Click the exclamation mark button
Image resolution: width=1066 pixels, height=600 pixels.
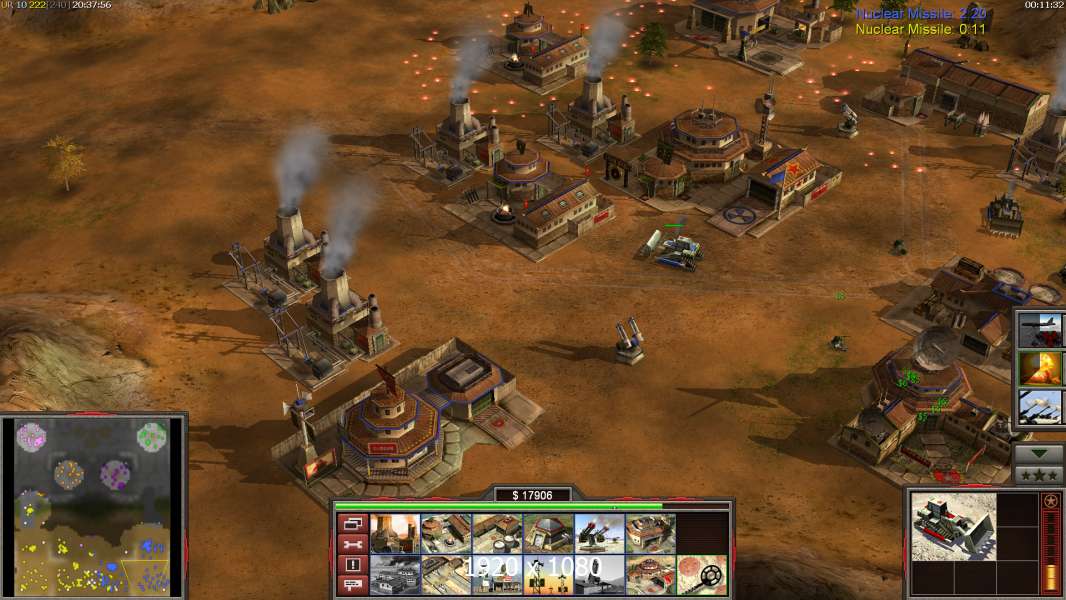coord(352,565)
